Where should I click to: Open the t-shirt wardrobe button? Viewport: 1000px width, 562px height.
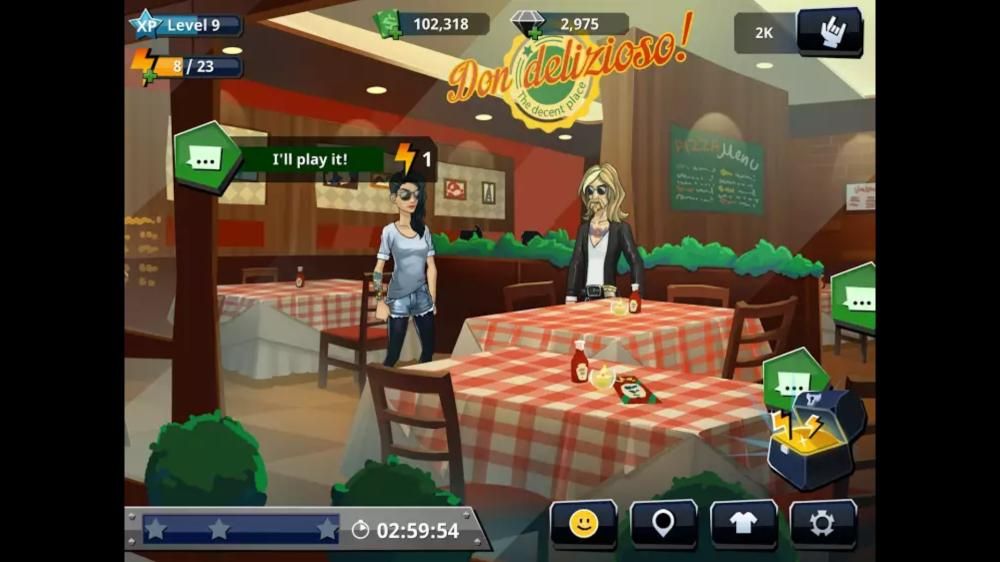pyautogui.click(x=743, y=523)
